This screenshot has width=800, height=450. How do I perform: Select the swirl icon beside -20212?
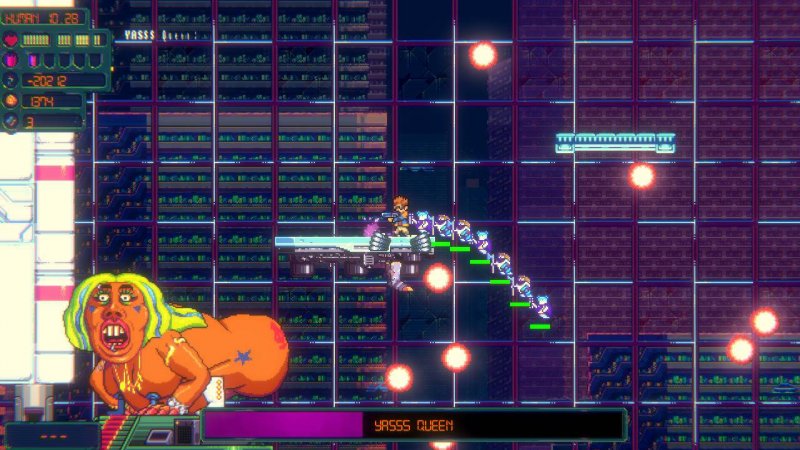coord(12,80)
